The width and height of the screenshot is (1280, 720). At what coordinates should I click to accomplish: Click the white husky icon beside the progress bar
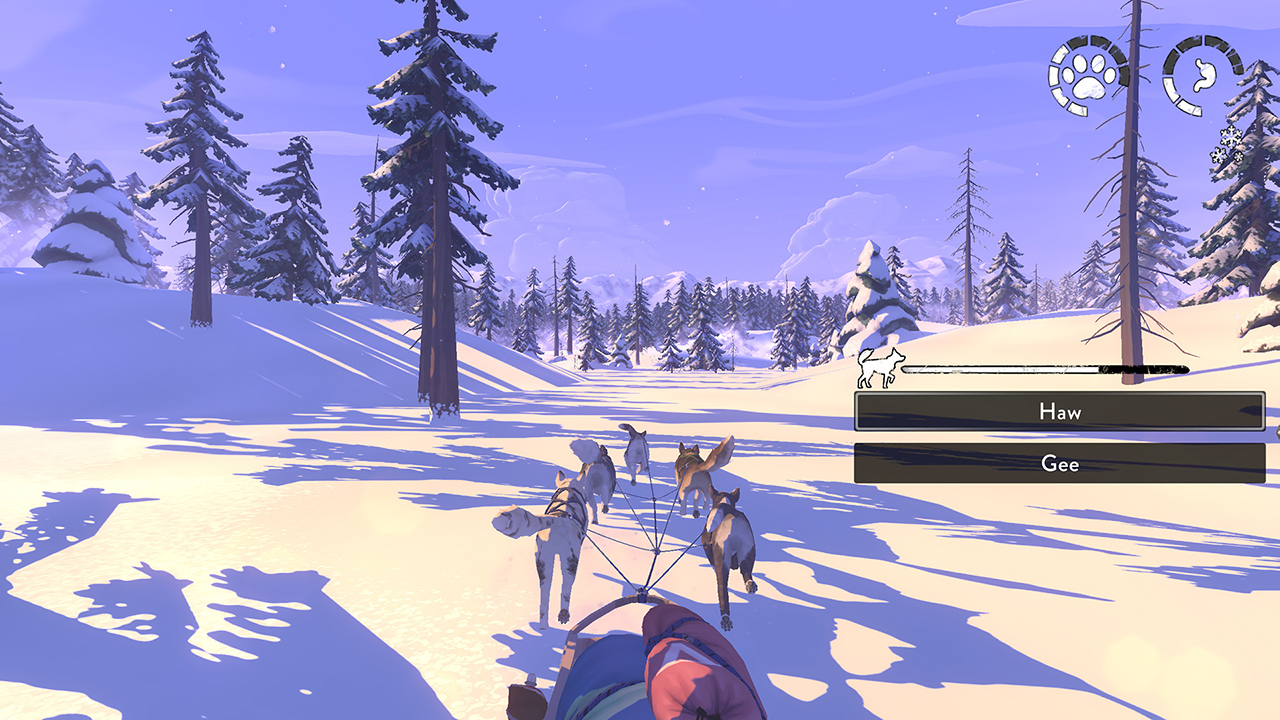878,368
